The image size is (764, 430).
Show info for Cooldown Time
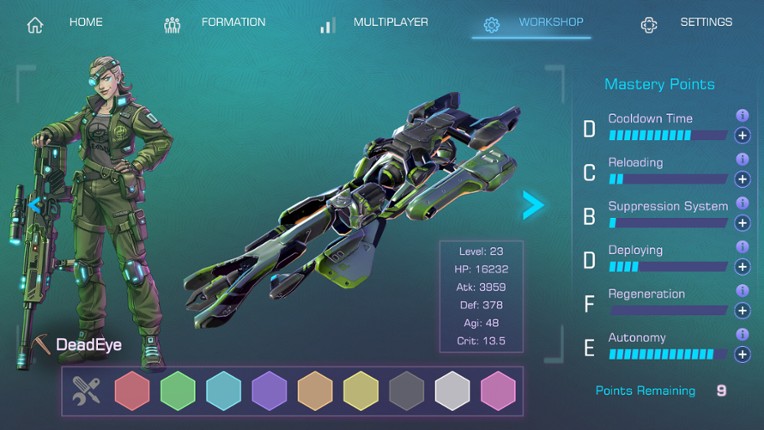pyautogui.click(x=742, y=116)
